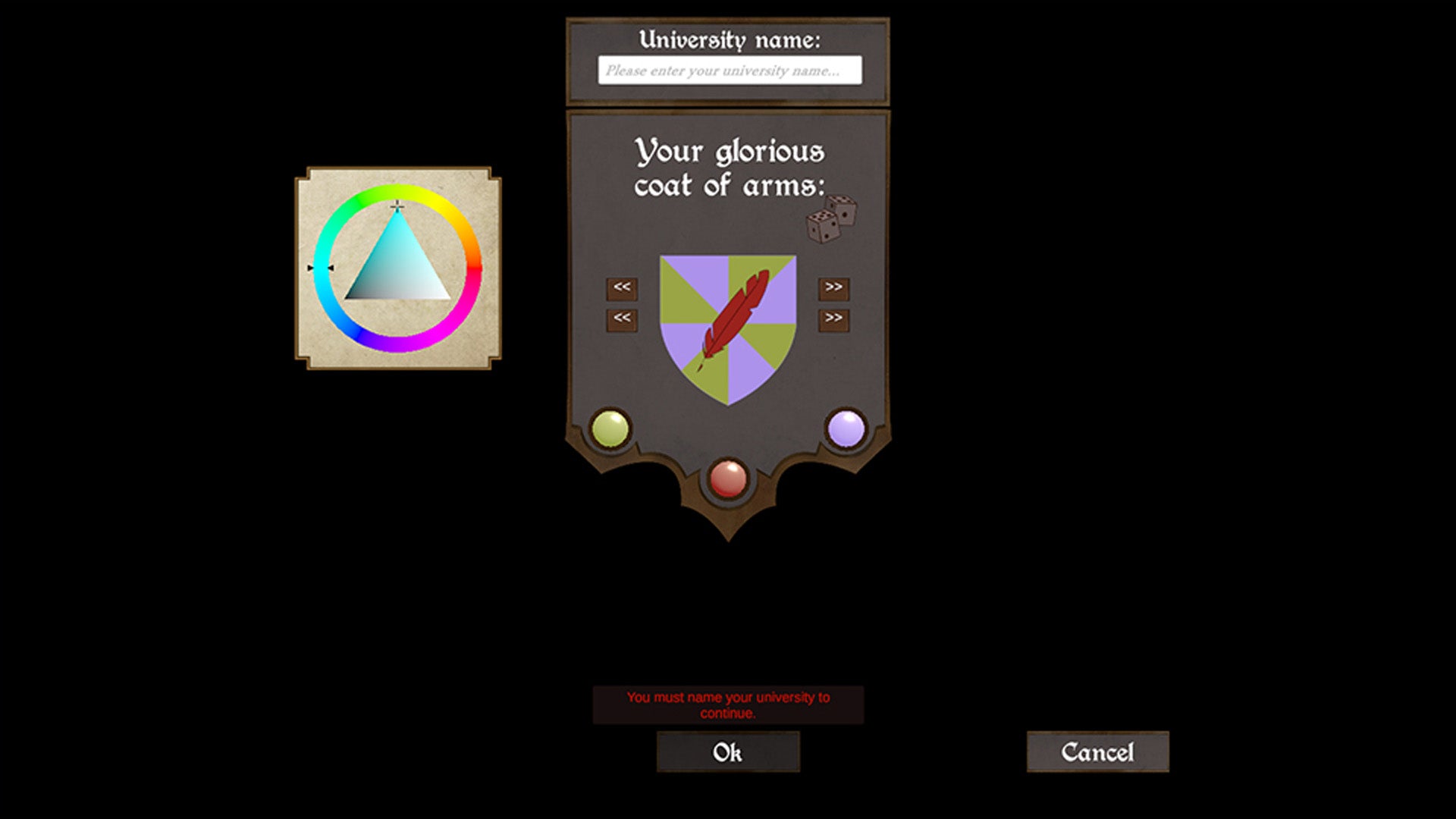Click the lower << arrow beside the shield

pyautogui.click(x=620, y=319)
